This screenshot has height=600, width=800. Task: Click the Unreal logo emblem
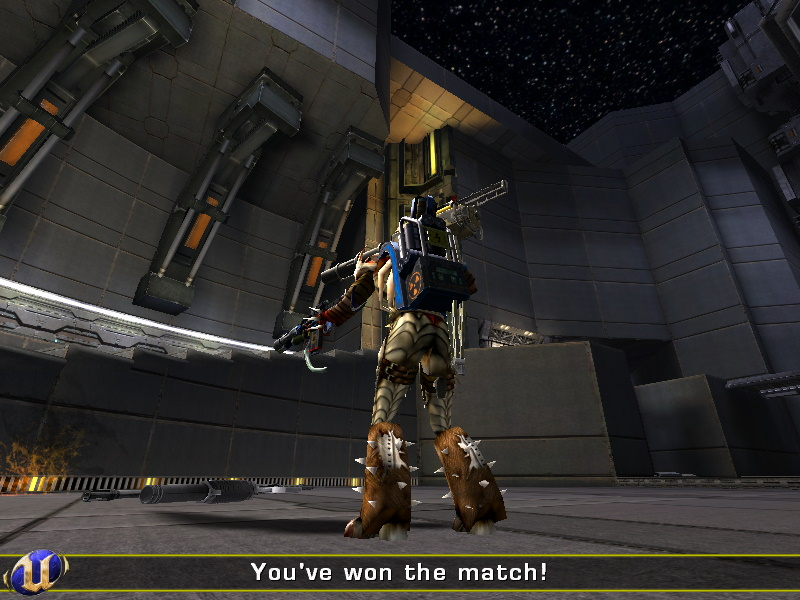(38, 572)
